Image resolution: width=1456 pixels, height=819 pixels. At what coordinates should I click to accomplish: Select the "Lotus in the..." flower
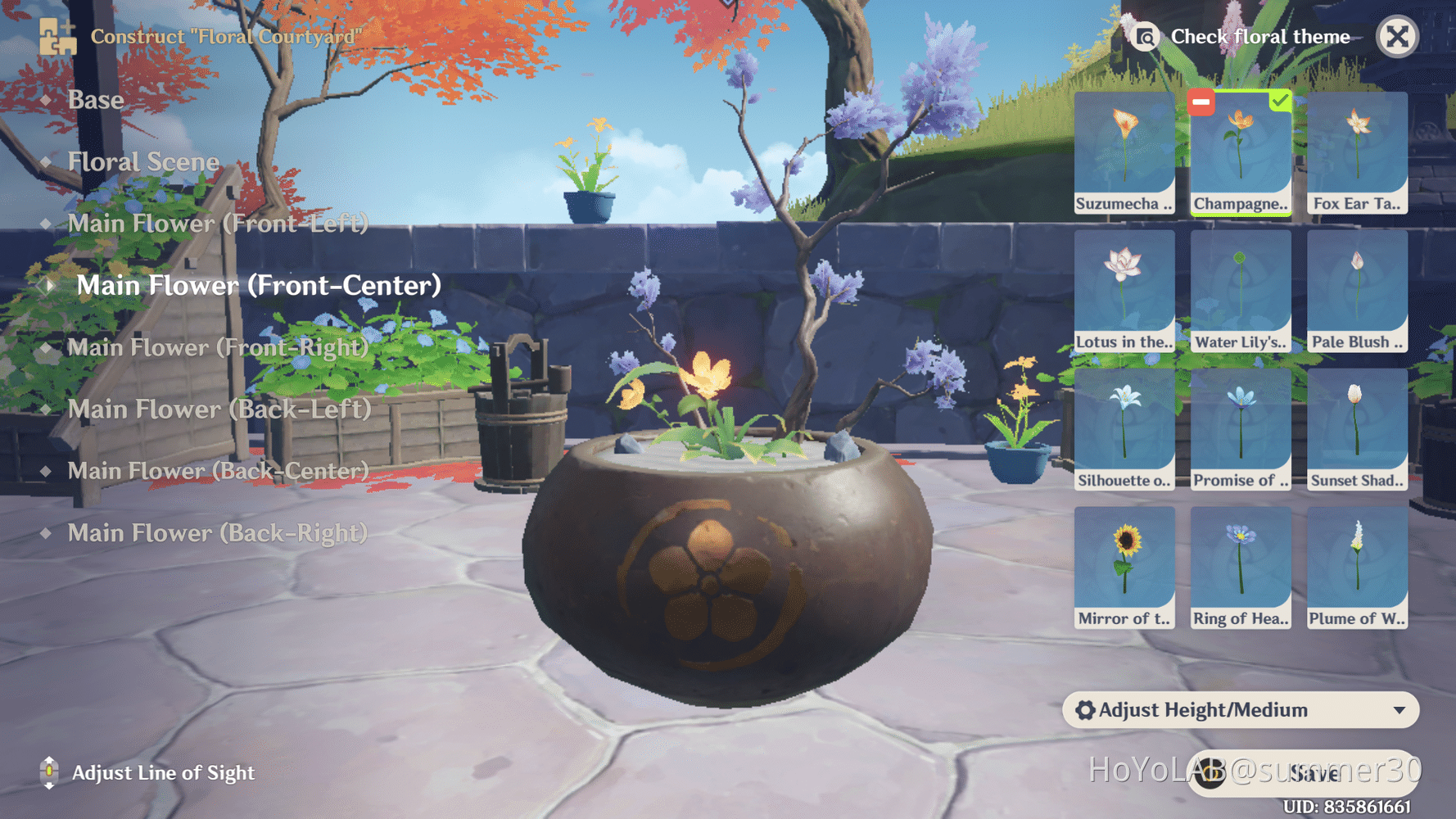coord(1124,287)
